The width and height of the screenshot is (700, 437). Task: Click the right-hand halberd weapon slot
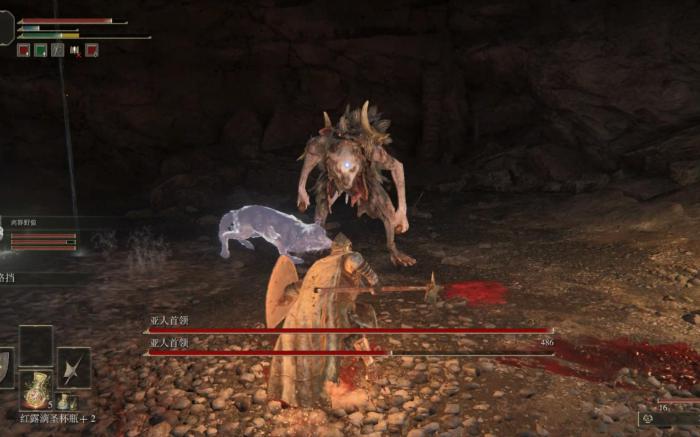(73, 367)
